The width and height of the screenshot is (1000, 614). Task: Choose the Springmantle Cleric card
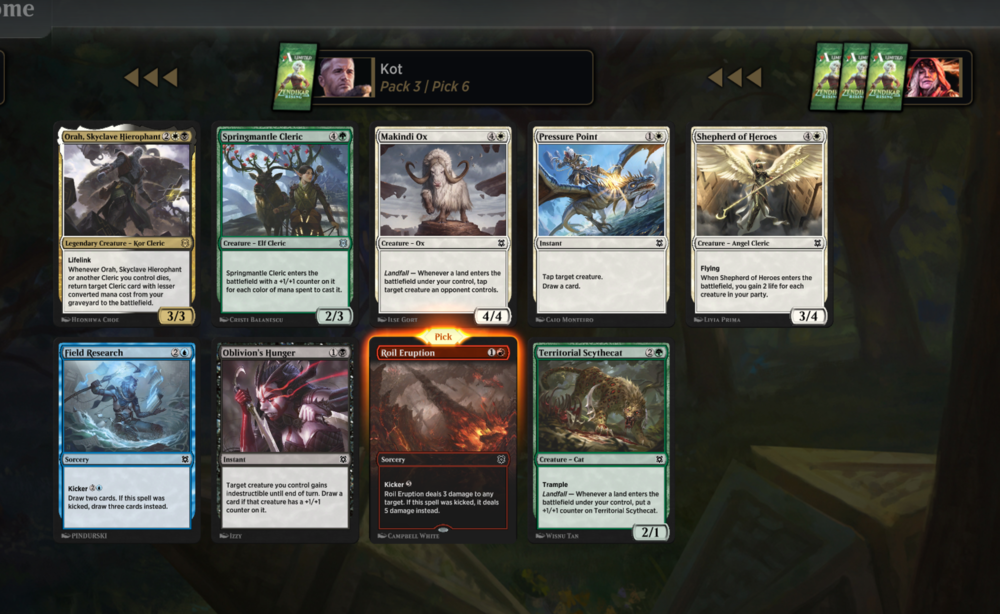coord(284,225)
